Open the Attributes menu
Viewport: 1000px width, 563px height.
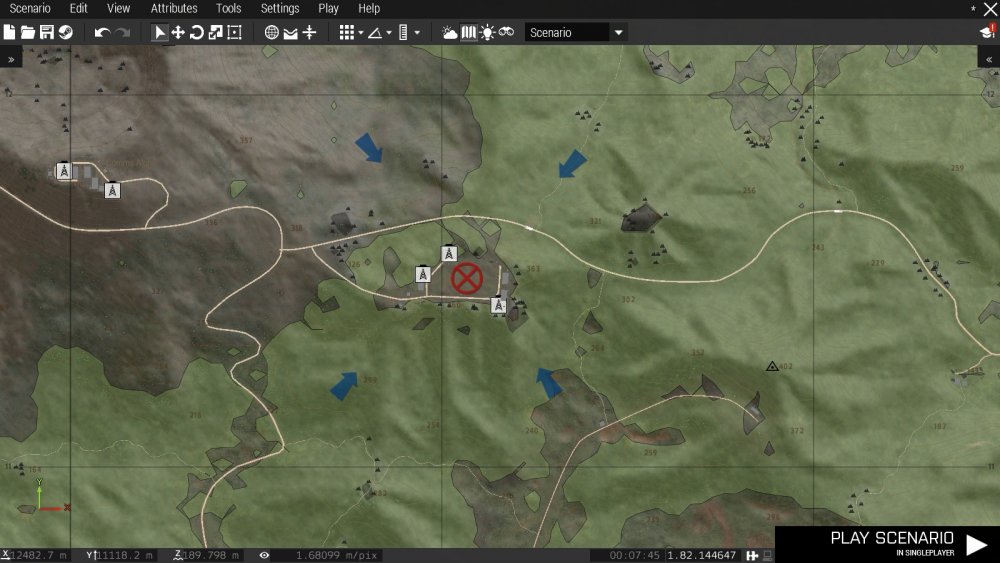[174, 8]
